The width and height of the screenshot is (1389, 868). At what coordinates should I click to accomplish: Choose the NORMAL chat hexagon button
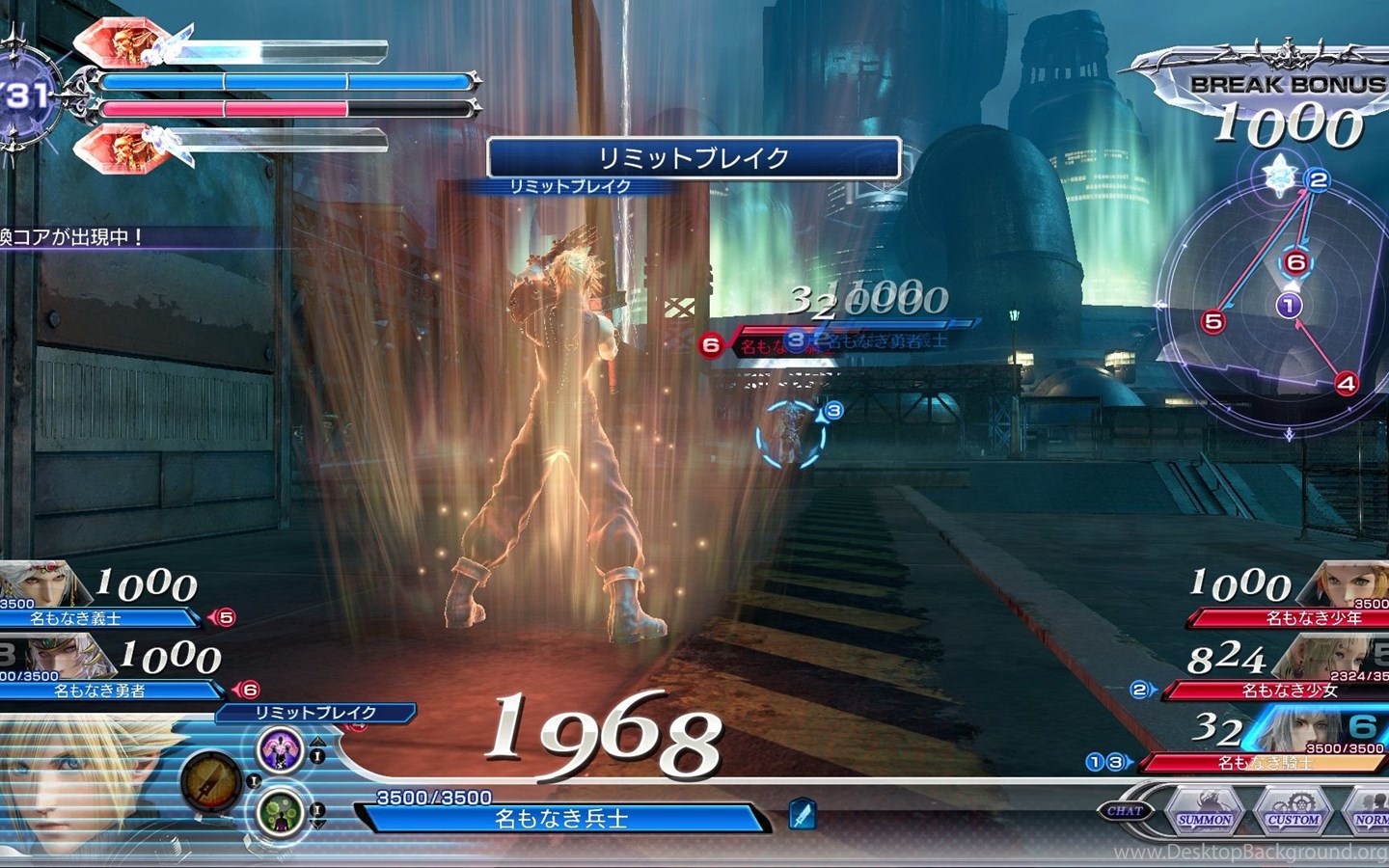(1369, 813)
